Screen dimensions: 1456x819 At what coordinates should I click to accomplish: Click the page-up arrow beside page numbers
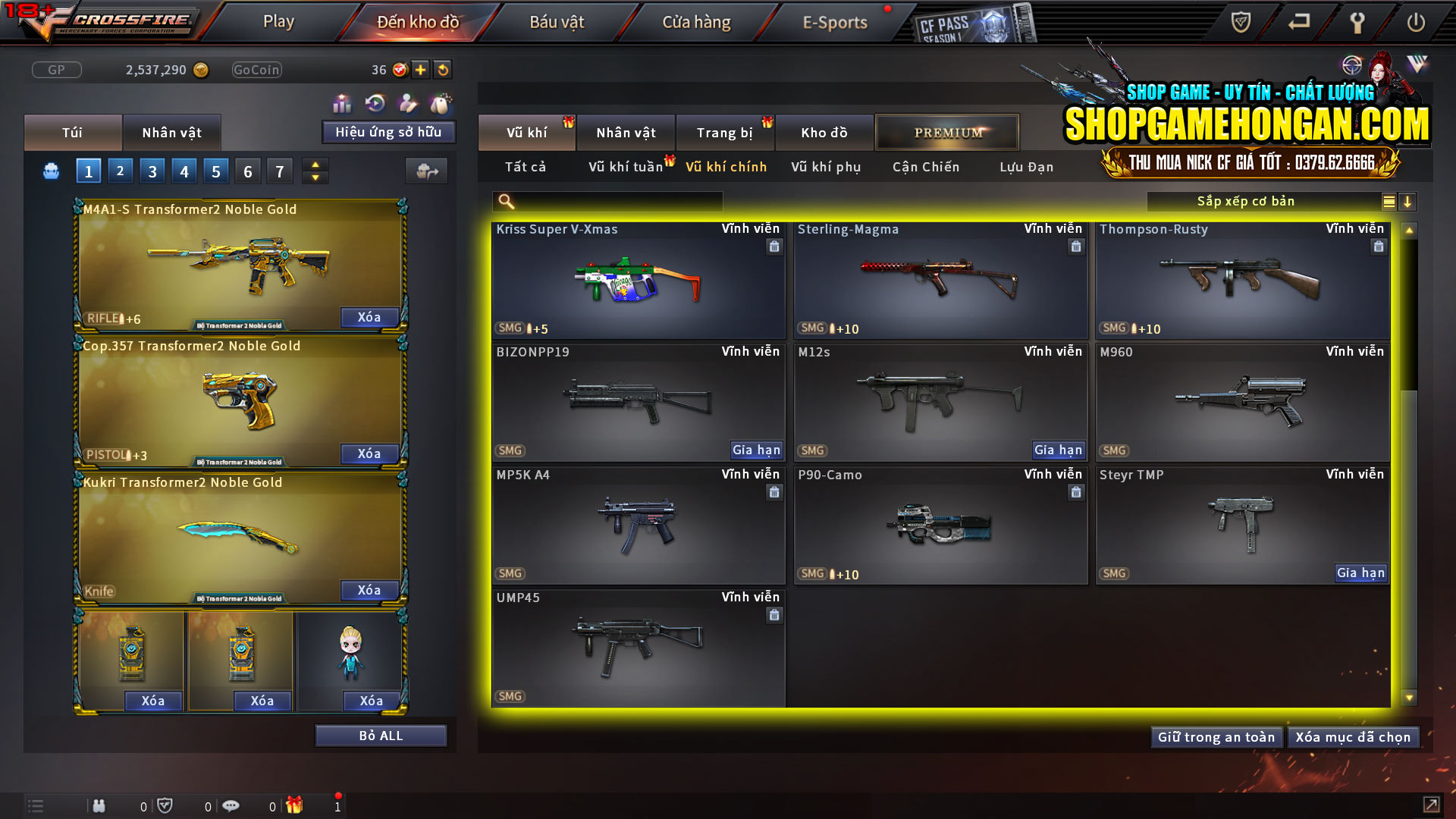315,165
